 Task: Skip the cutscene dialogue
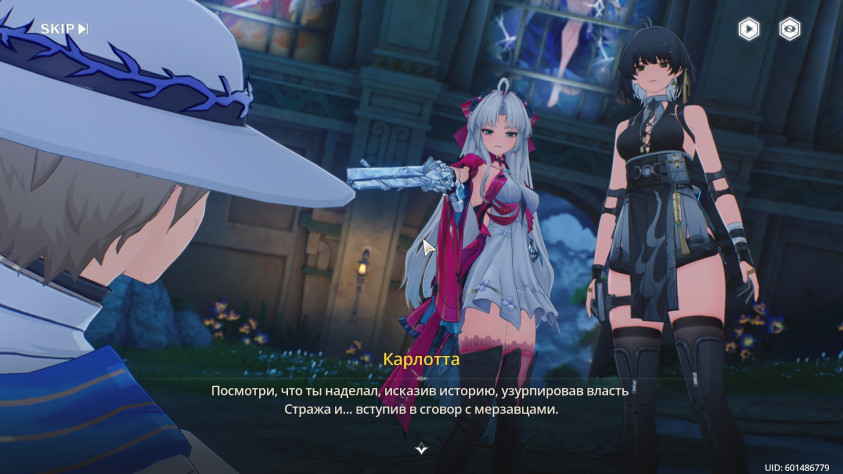click(64, 28)
